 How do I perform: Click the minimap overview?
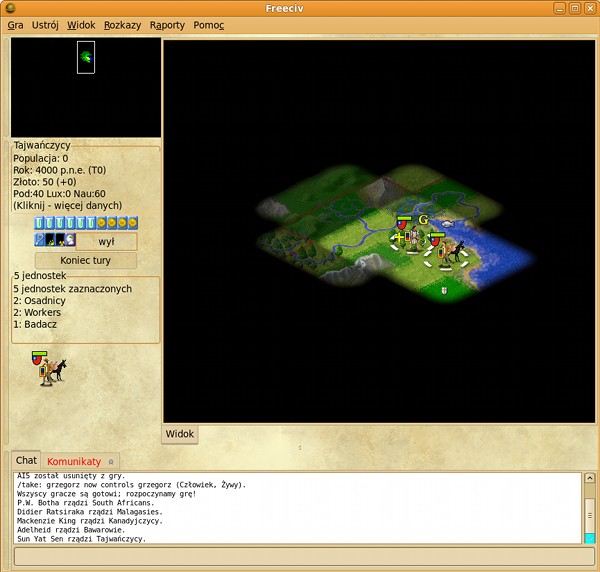click(x=85, y=87)
